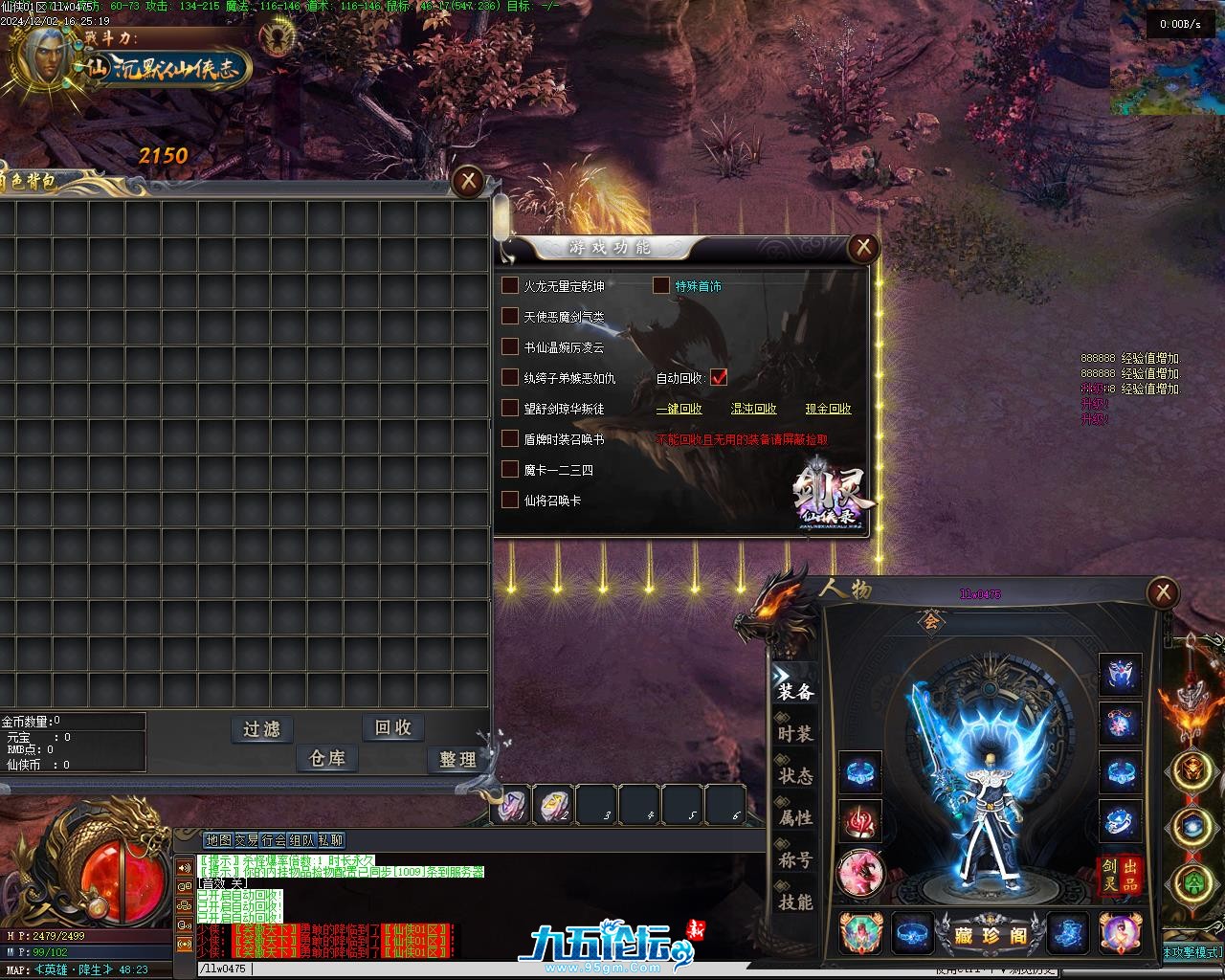Open the 藏珍阁 treasure pavilion
Viewport: 1225px width, 980px height.
(x=991, y=936)
